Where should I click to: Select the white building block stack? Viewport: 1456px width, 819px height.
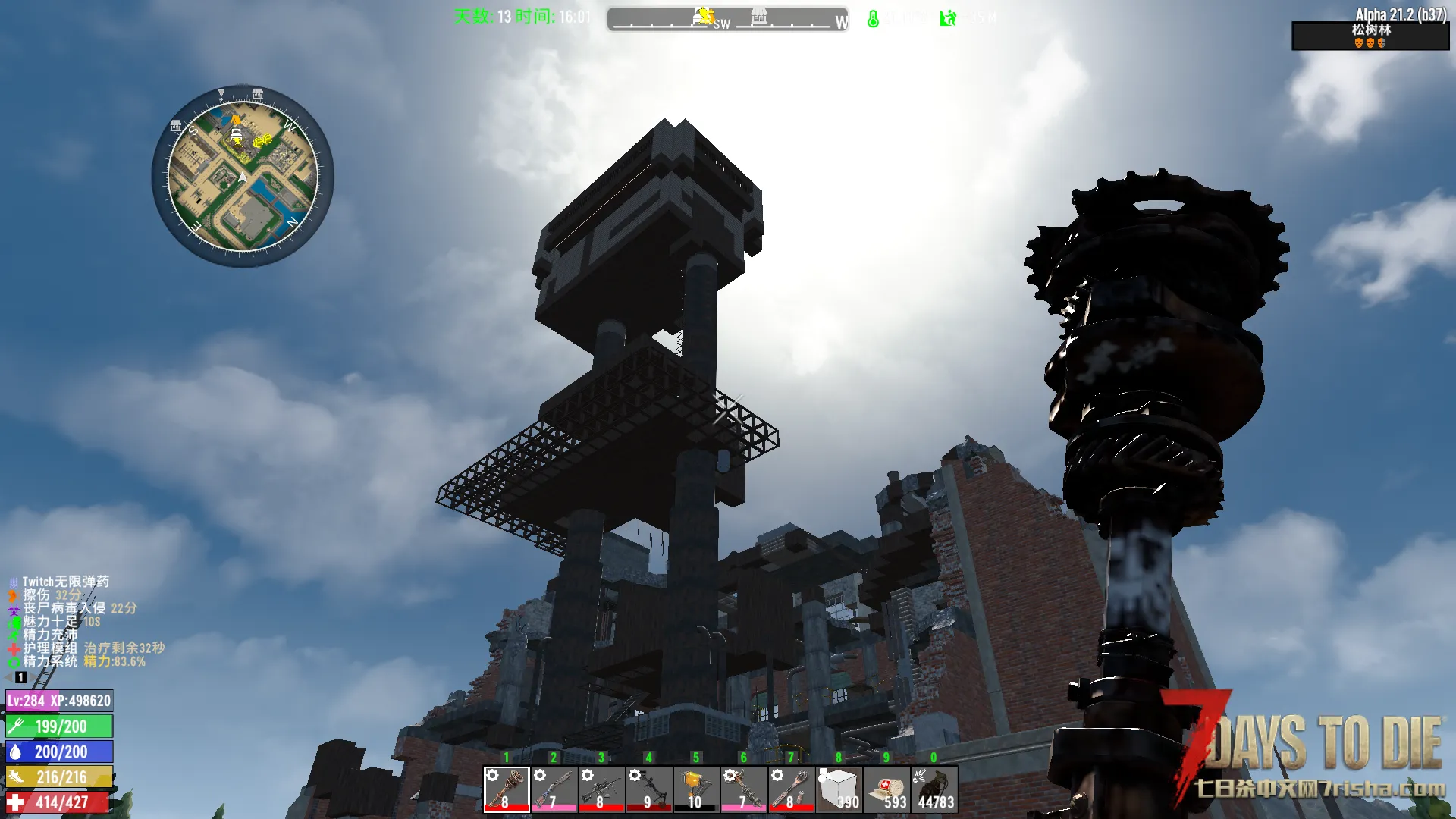pos(839,789)
